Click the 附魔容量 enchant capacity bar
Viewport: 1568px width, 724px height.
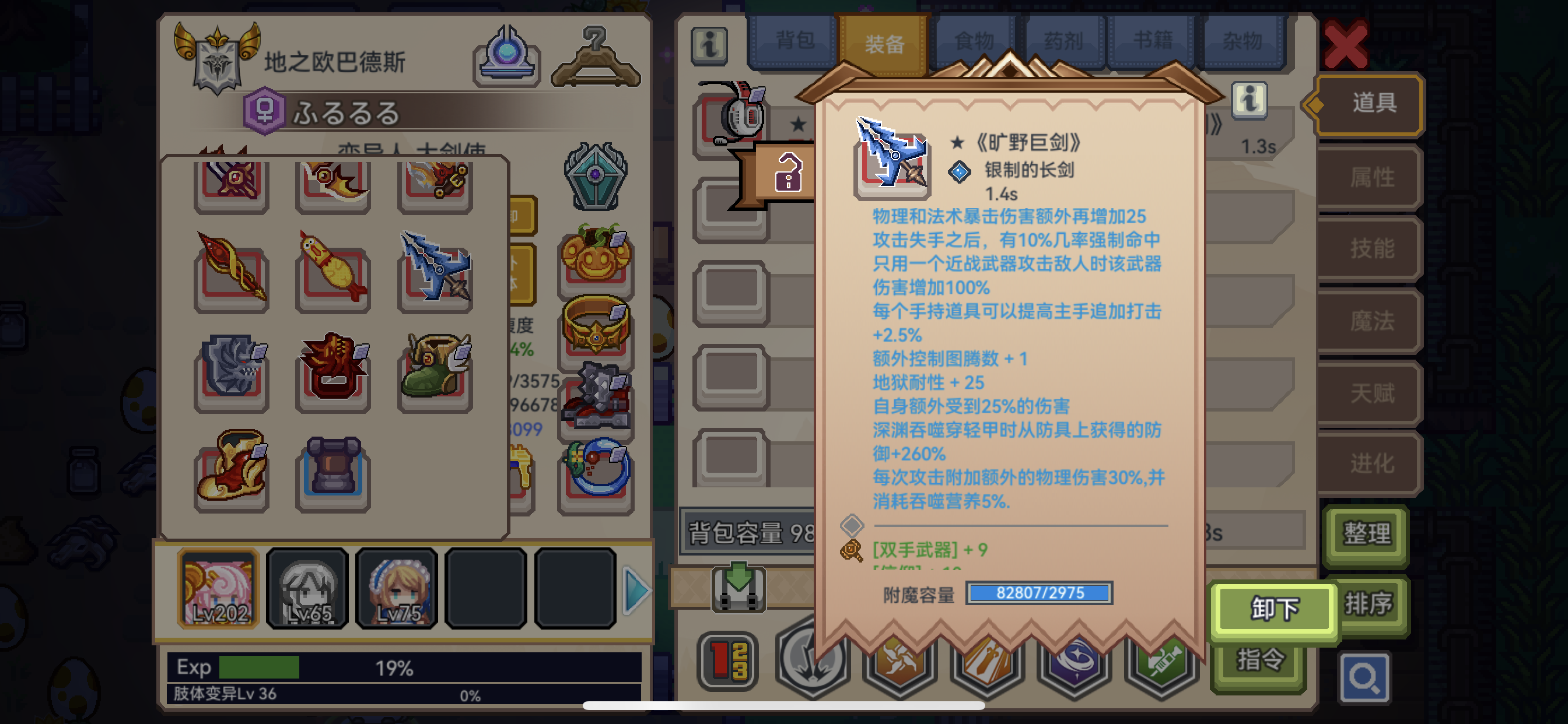point(1039,594)
